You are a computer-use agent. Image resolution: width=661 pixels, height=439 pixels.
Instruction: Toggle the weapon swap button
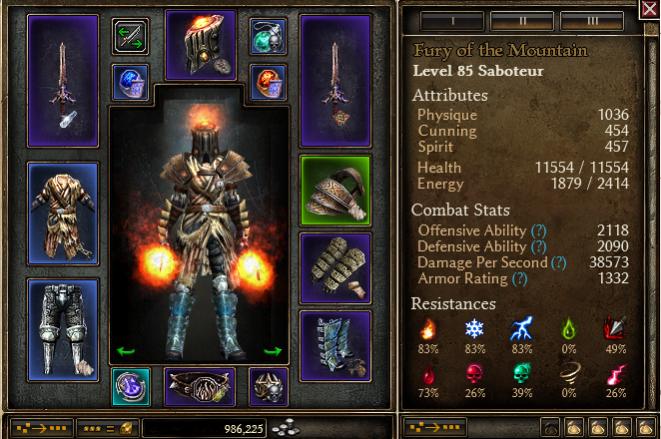(x=130, y=38)
